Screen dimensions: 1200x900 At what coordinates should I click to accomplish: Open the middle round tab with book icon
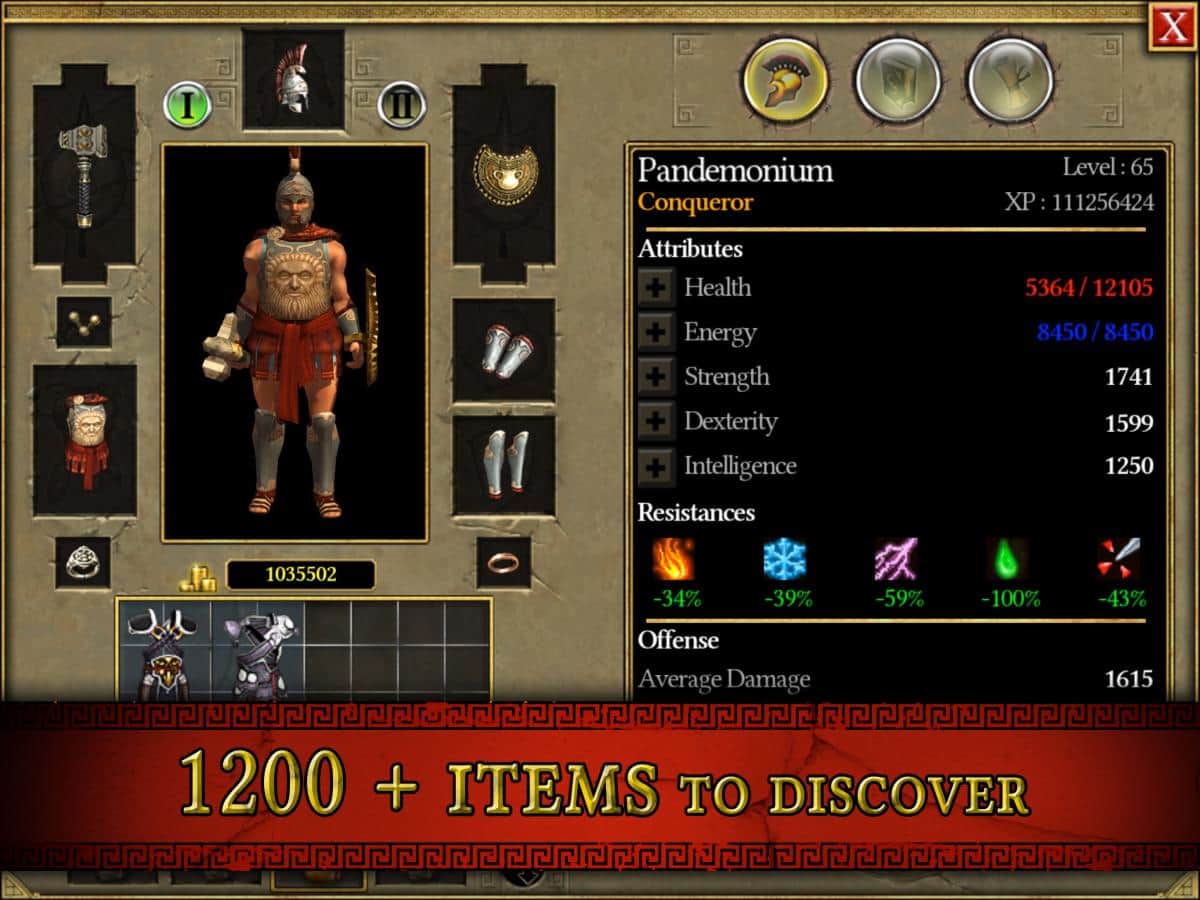(x=897, y=79)
